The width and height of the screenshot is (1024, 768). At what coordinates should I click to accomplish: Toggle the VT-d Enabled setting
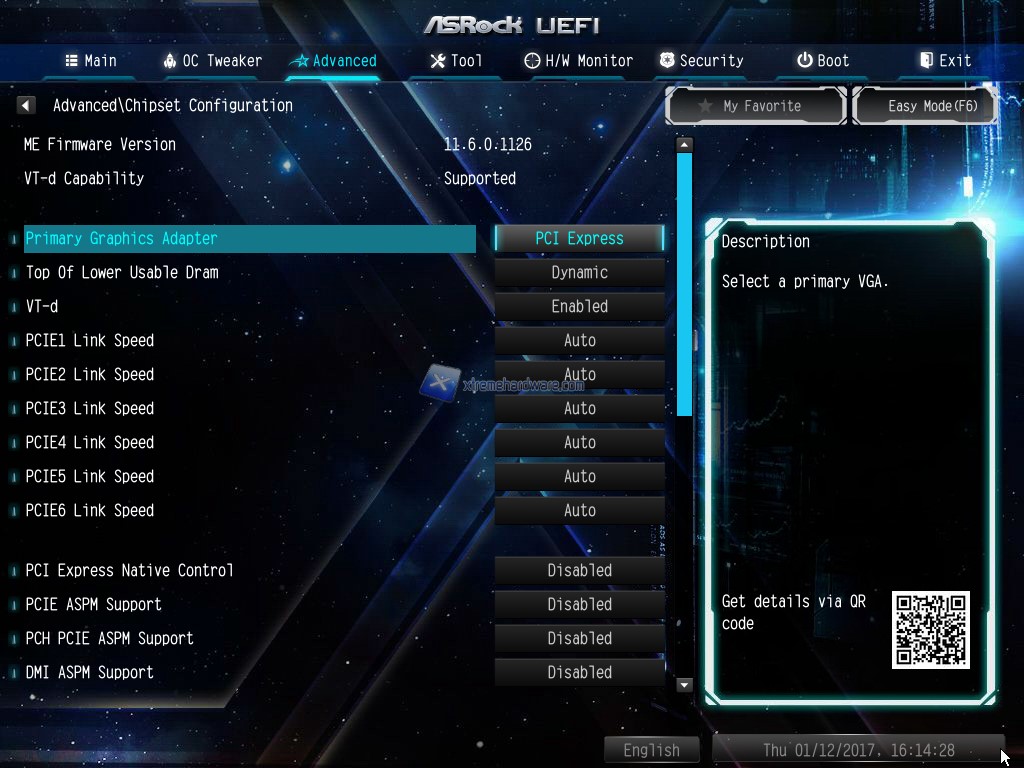tap(579, 306)
